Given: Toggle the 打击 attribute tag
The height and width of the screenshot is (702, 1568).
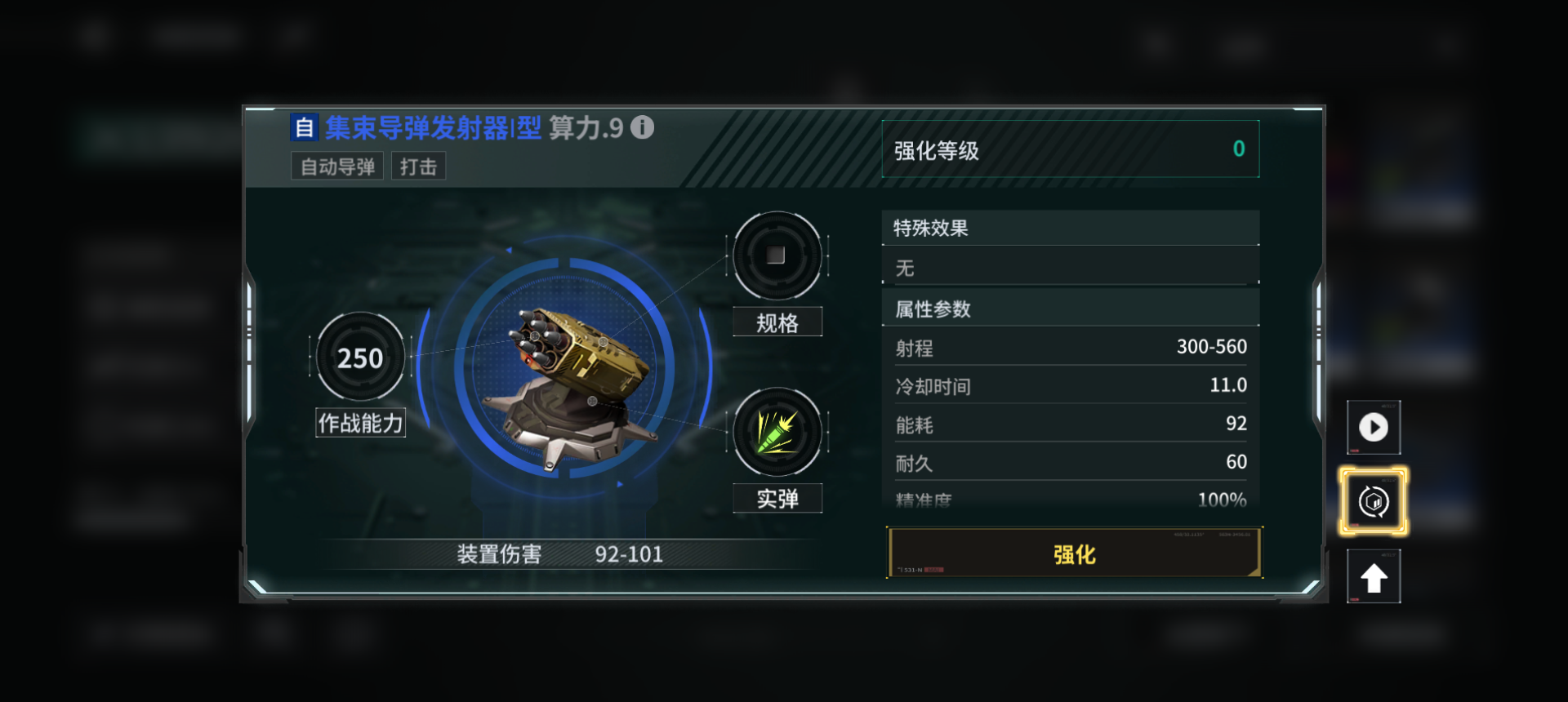Looking at the screenshot, I should (x=418, y=166).
